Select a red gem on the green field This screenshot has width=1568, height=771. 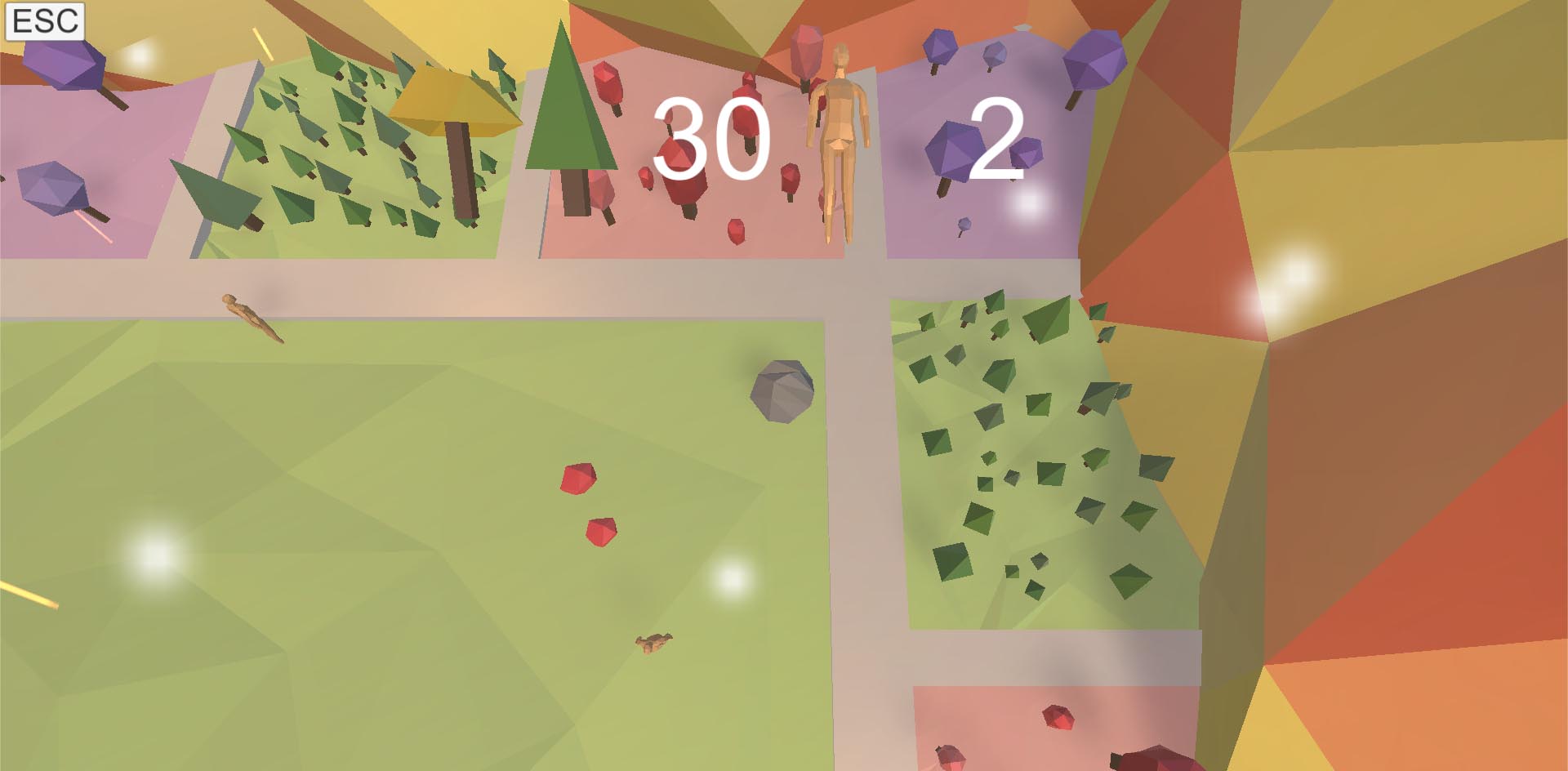[x=580, y=478]
